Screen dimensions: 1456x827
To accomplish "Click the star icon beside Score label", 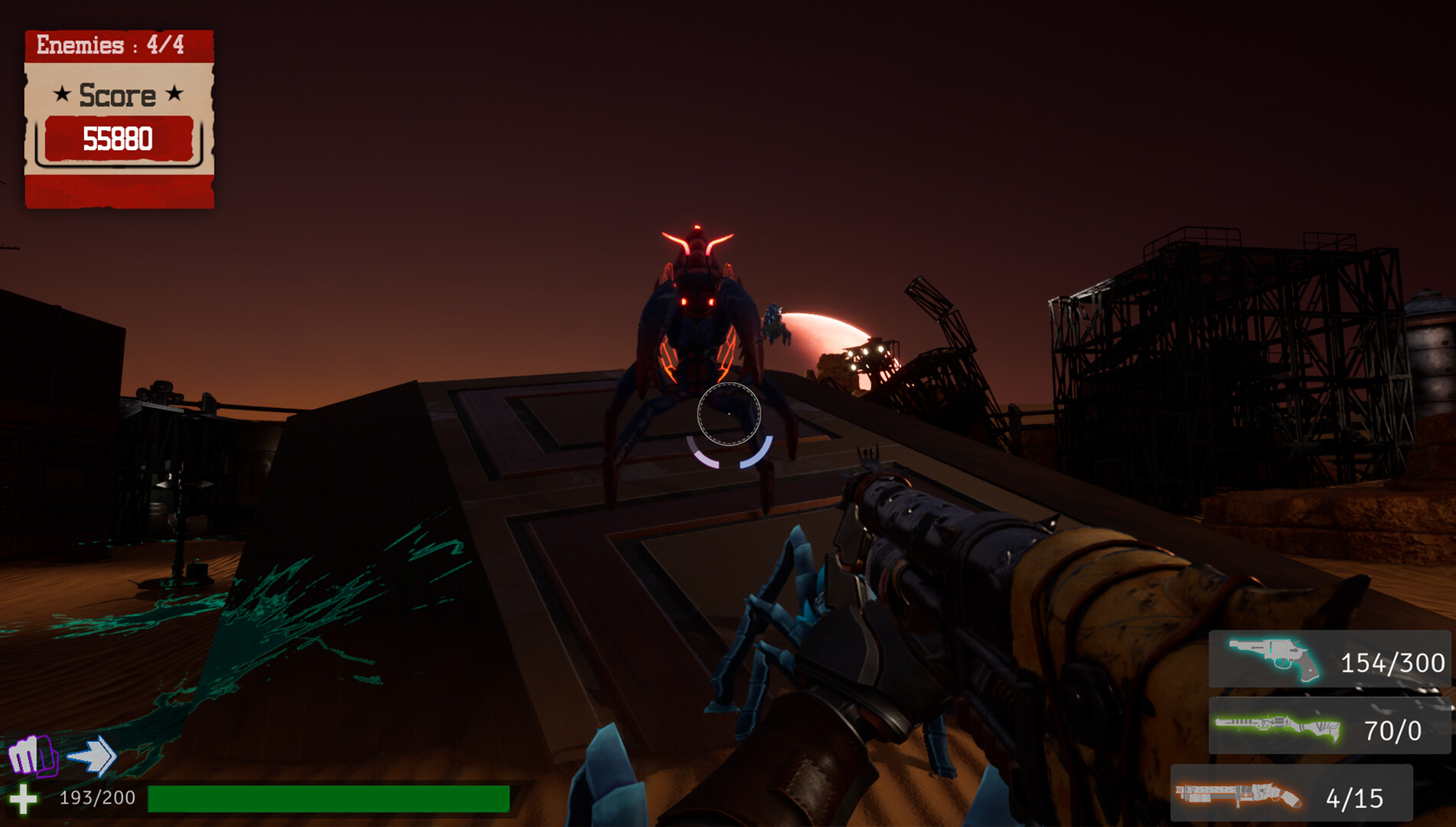I will [x=61, y=95].
